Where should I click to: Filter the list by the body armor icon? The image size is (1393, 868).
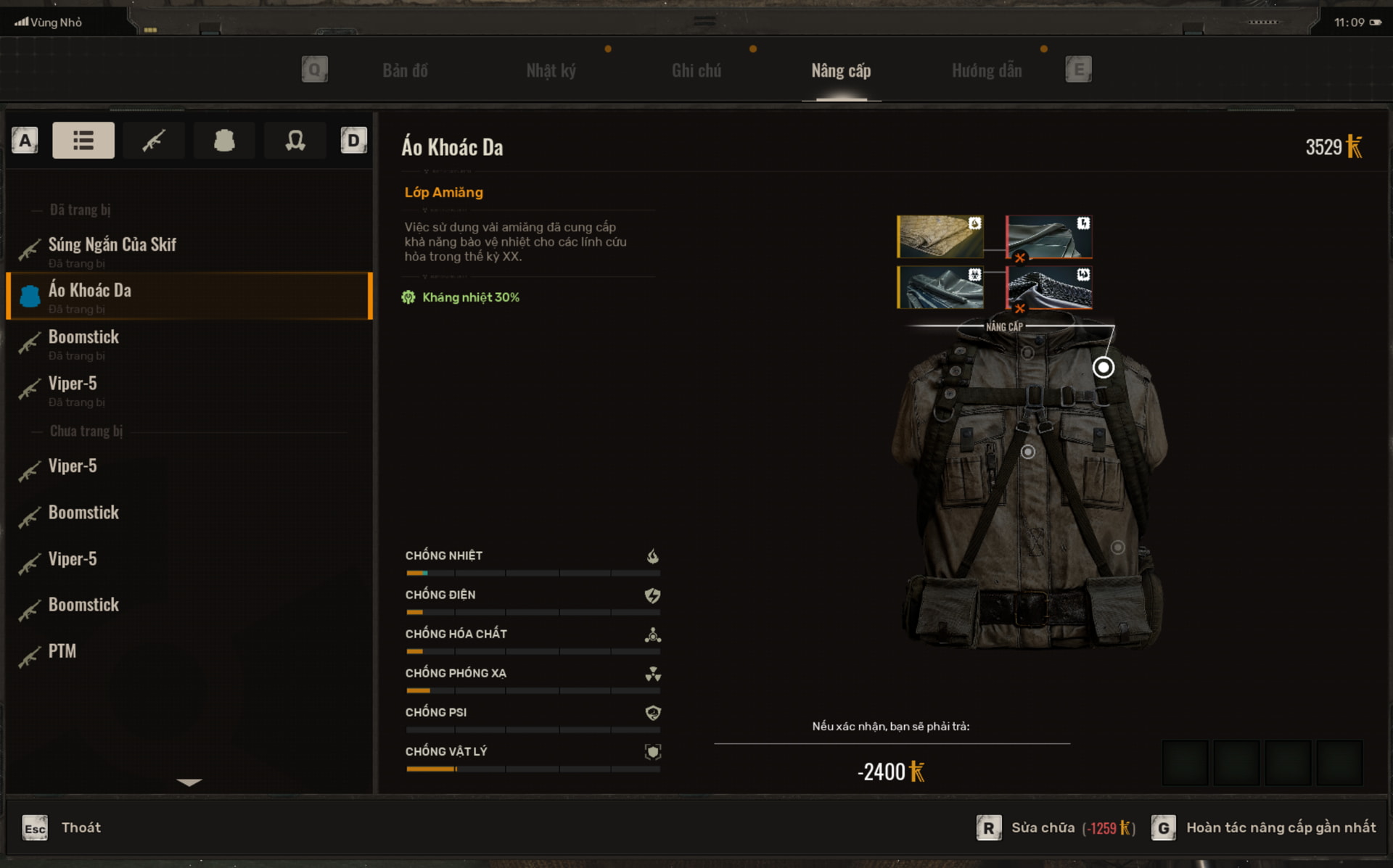pos(224,140)
